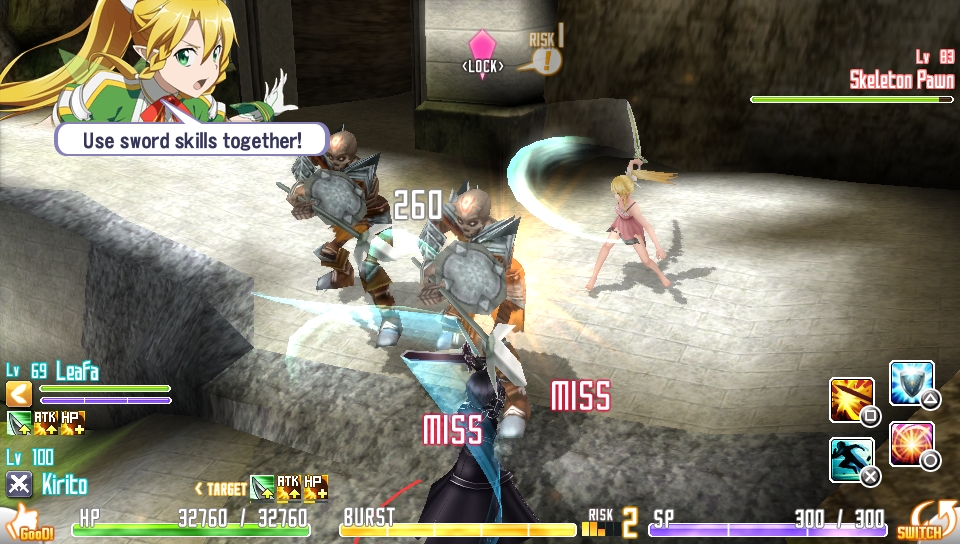
Task: Trigger the running dash skill icon
Action: pyautogui.click(x=852, y=460)
